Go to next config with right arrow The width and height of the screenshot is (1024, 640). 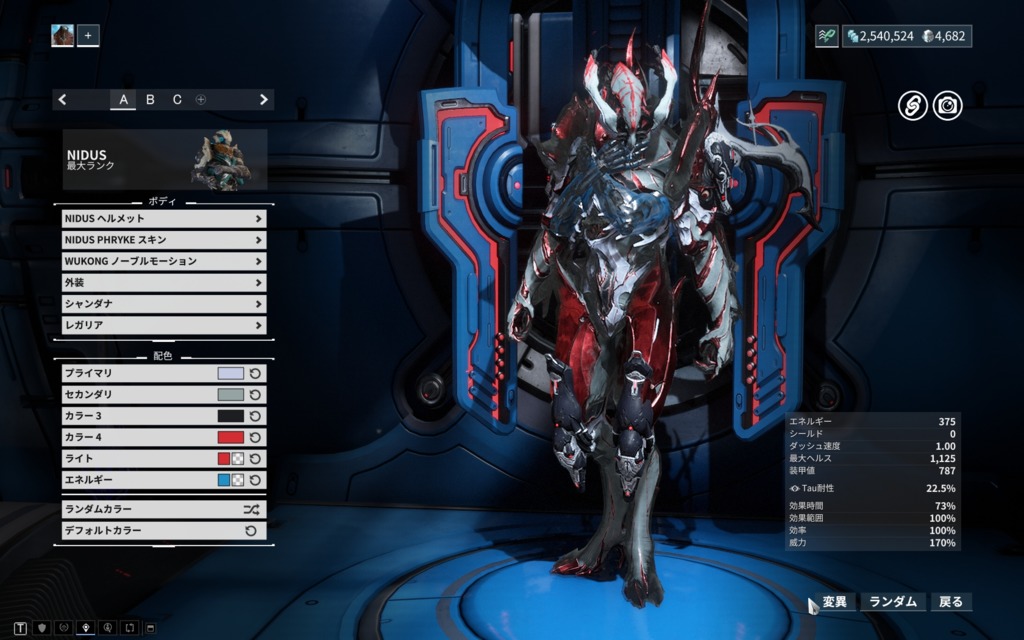point(264,99)
